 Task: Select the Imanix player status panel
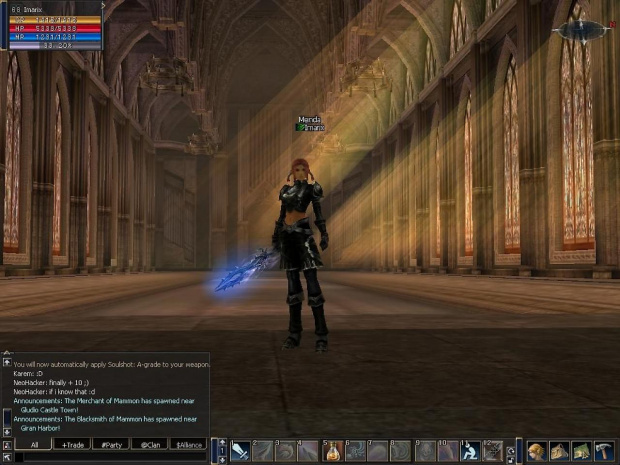coord(52,26)
